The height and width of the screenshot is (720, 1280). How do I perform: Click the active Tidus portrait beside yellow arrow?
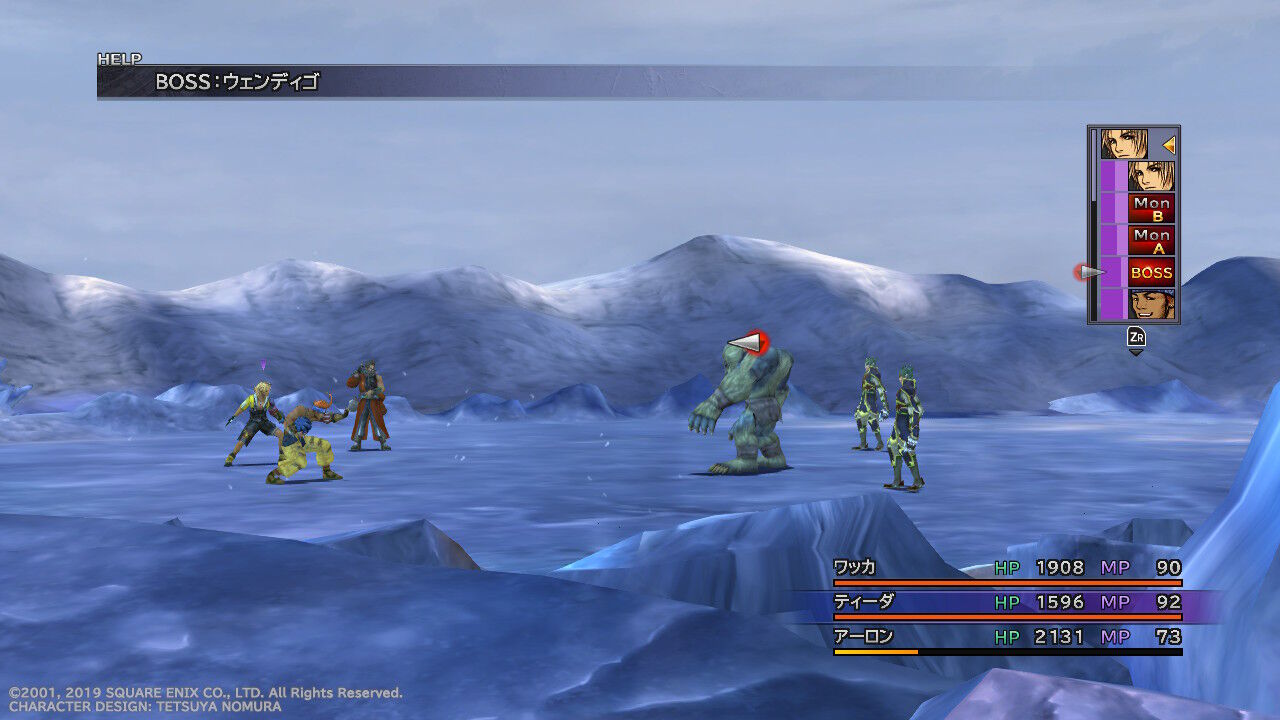(1125, 144)
